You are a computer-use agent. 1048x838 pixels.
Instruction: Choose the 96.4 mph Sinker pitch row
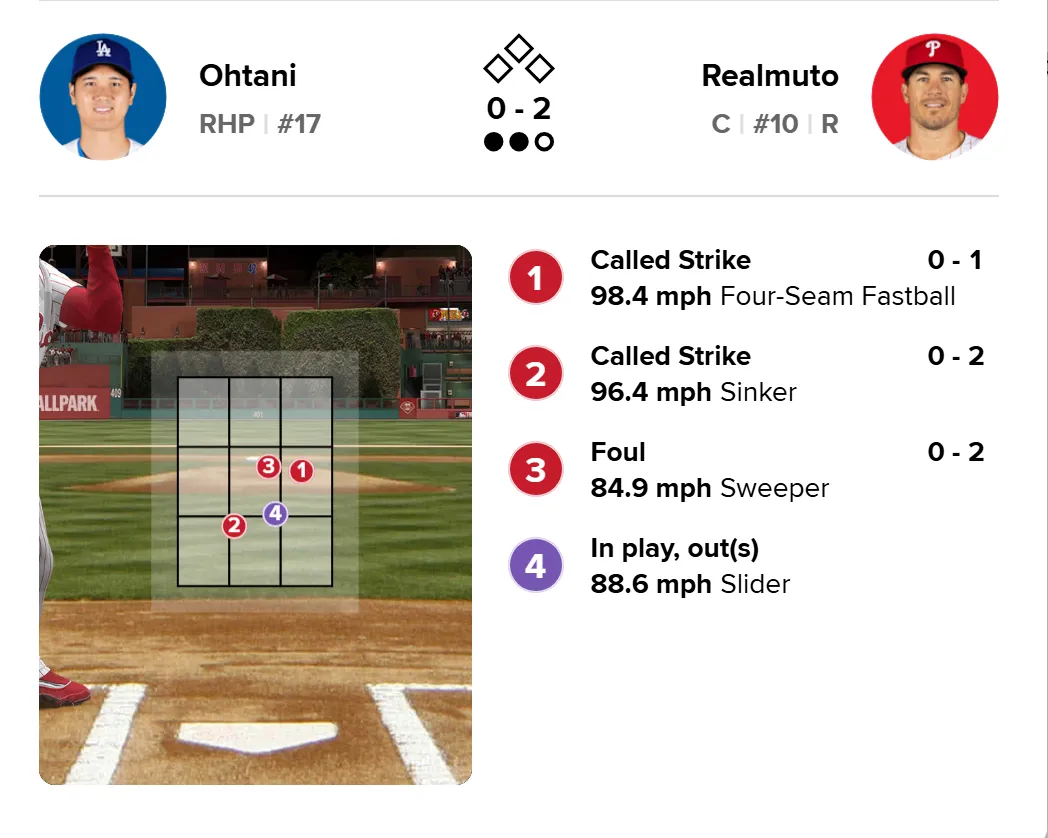[746, 374]
